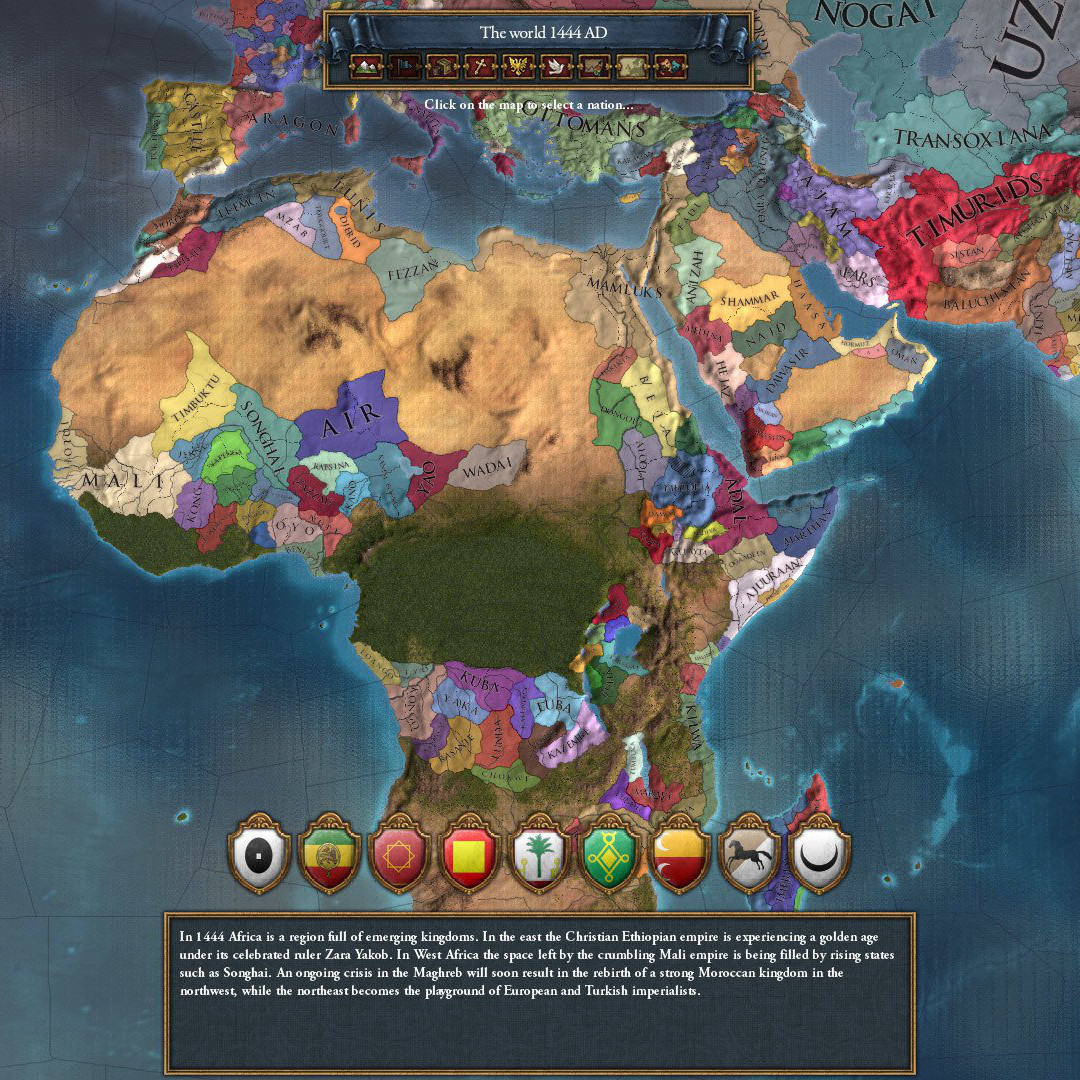This screenshot has height=1080, width=1080.
Task: Select the red shield with yellow square
Action: click(x=470, y=856)
